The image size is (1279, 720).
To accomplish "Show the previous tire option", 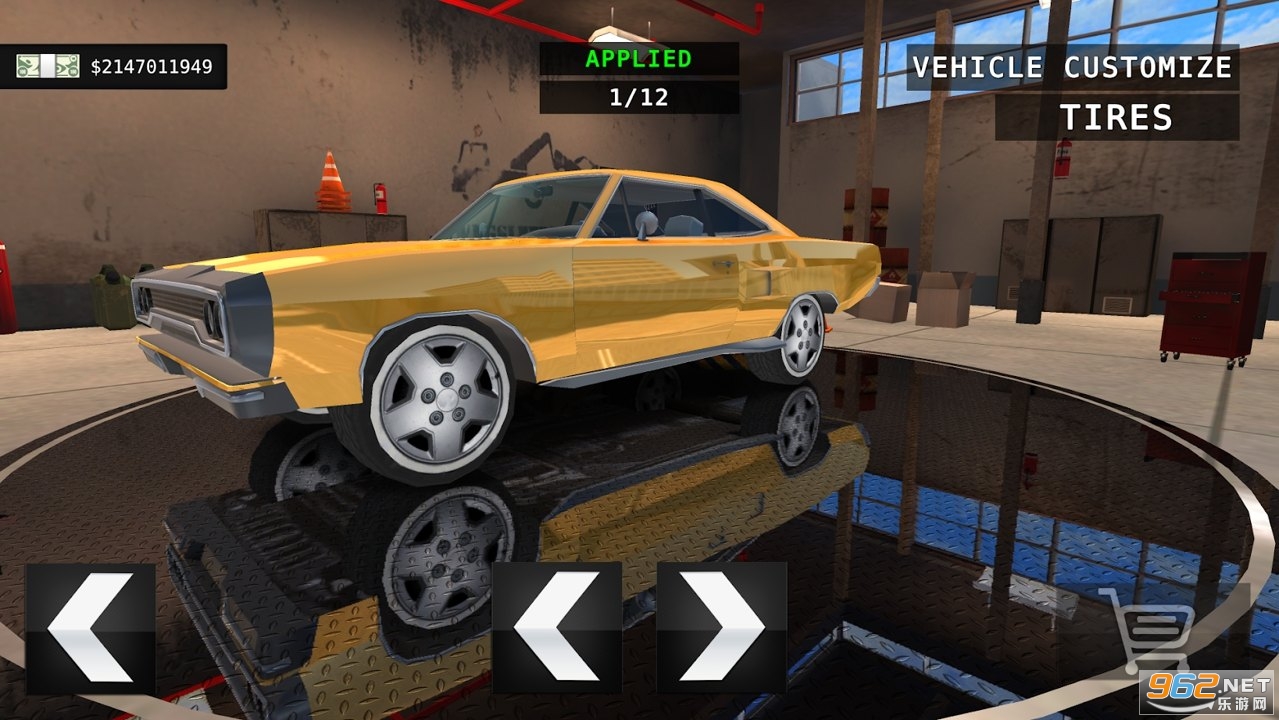I will 557,628.
